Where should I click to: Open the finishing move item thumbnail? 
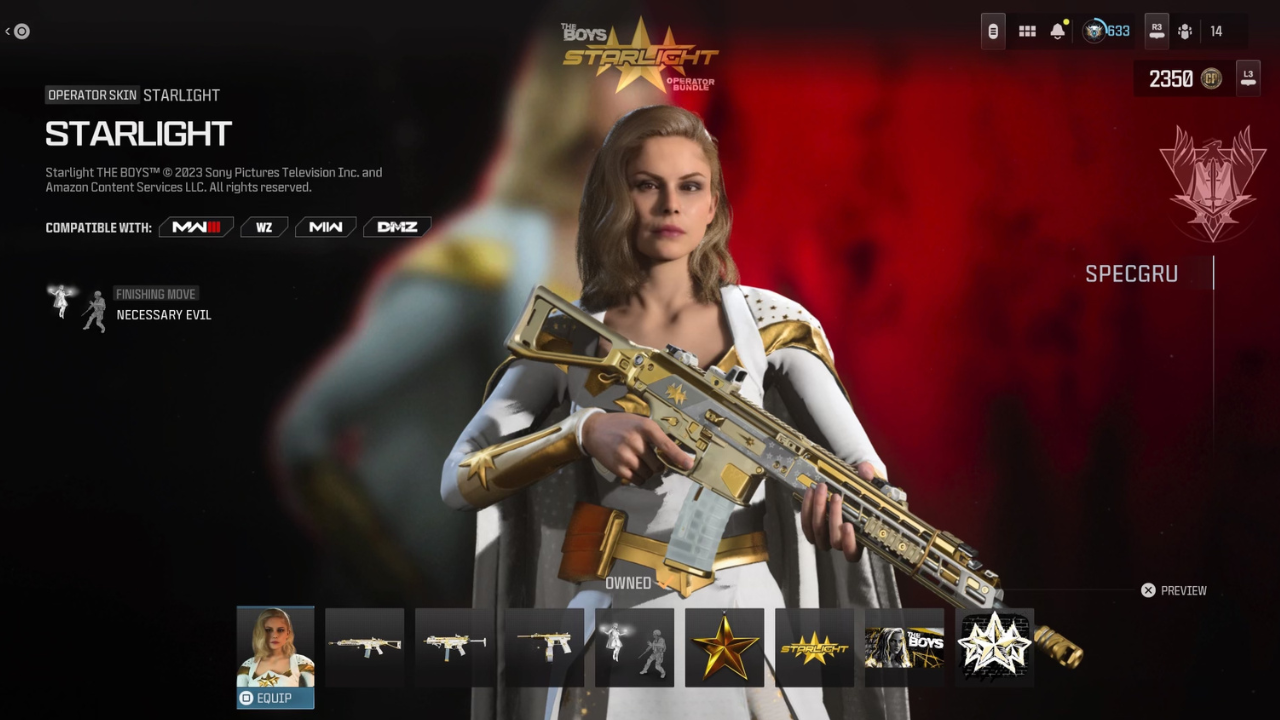pyautogui.click(x=635, y=647)
